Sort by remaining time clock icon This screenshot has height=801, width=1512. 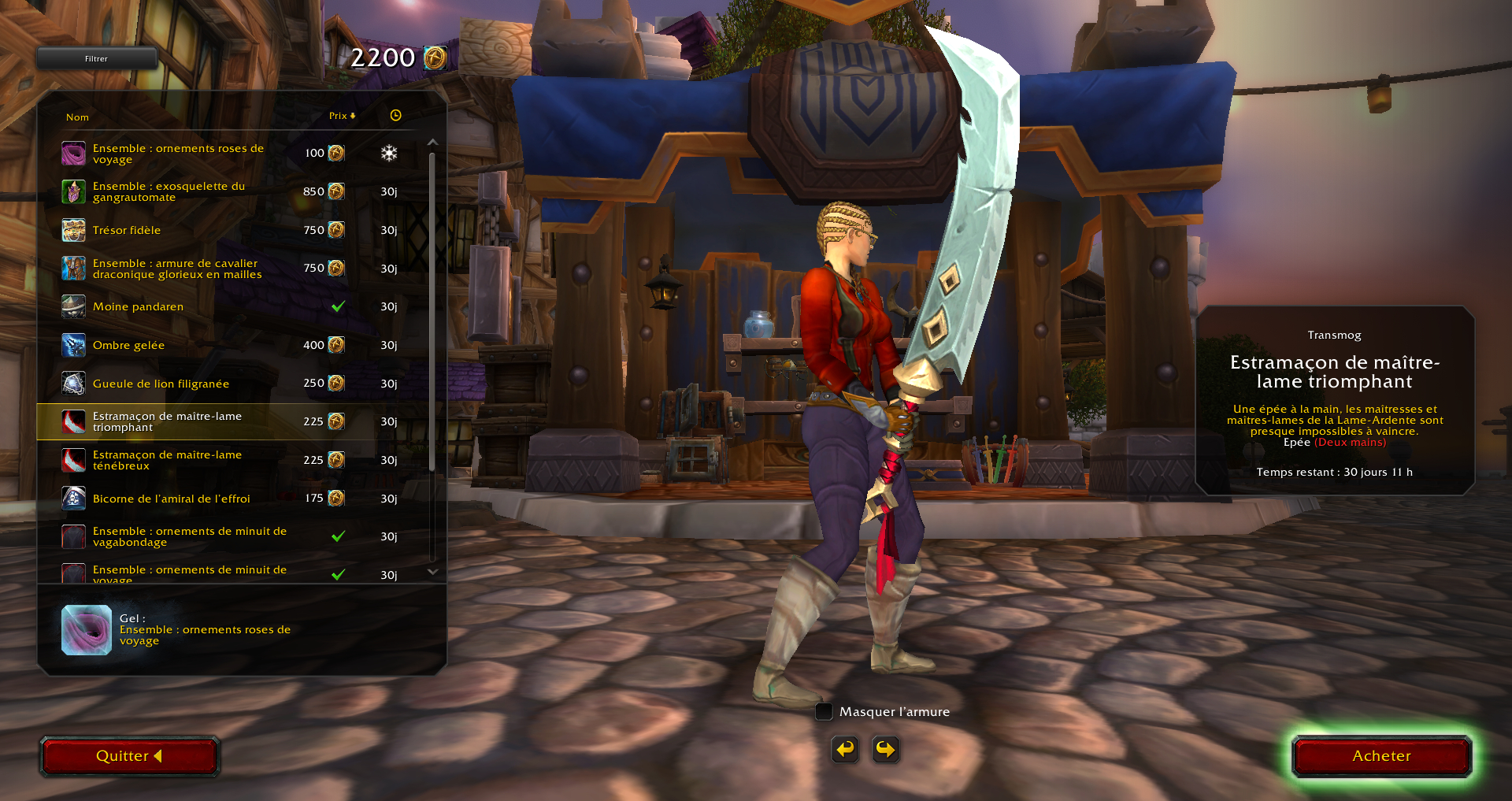tap(395, 116)
